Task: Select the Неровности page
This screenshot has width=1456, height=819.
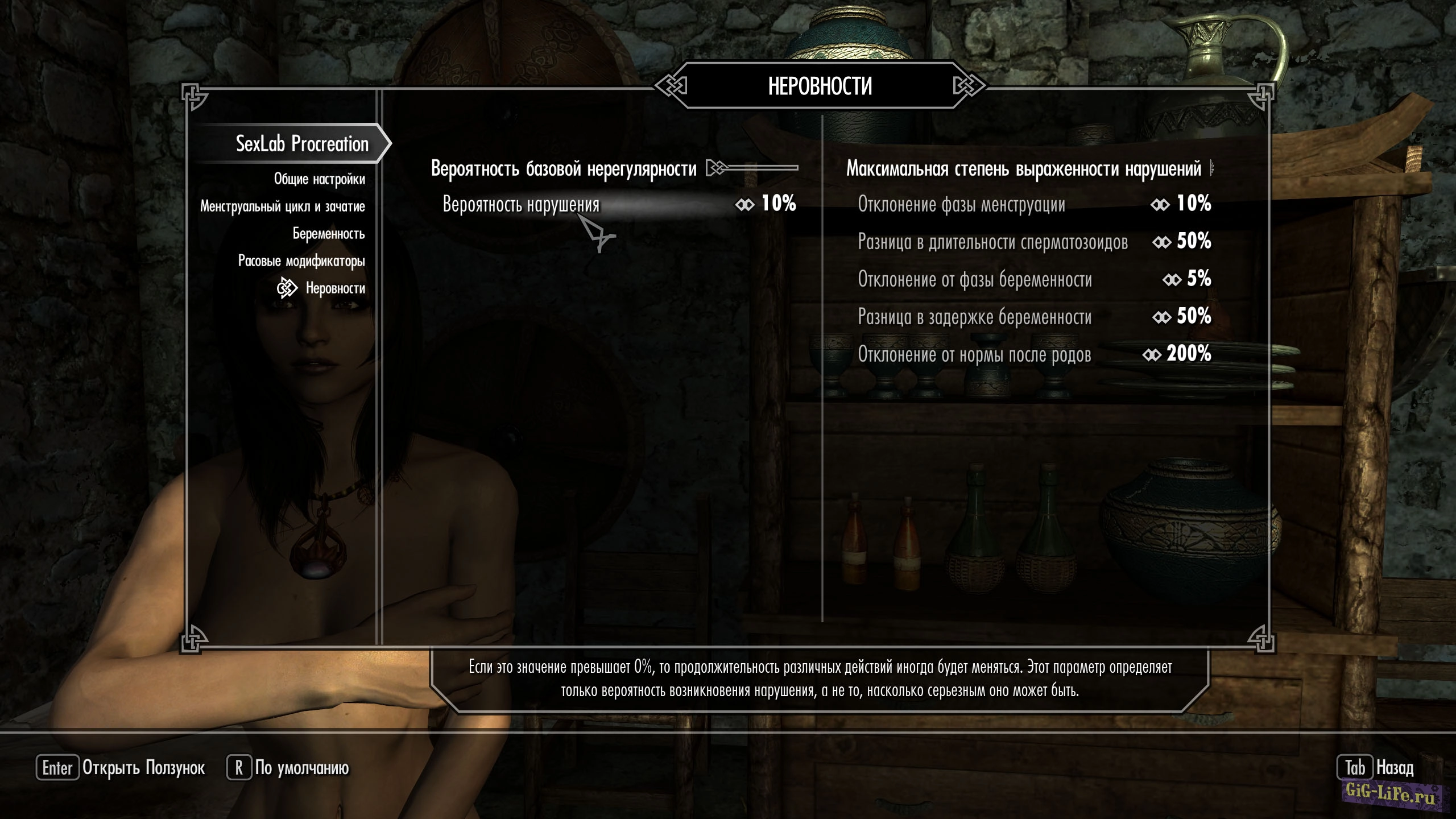Action: (x=335, y=288)
